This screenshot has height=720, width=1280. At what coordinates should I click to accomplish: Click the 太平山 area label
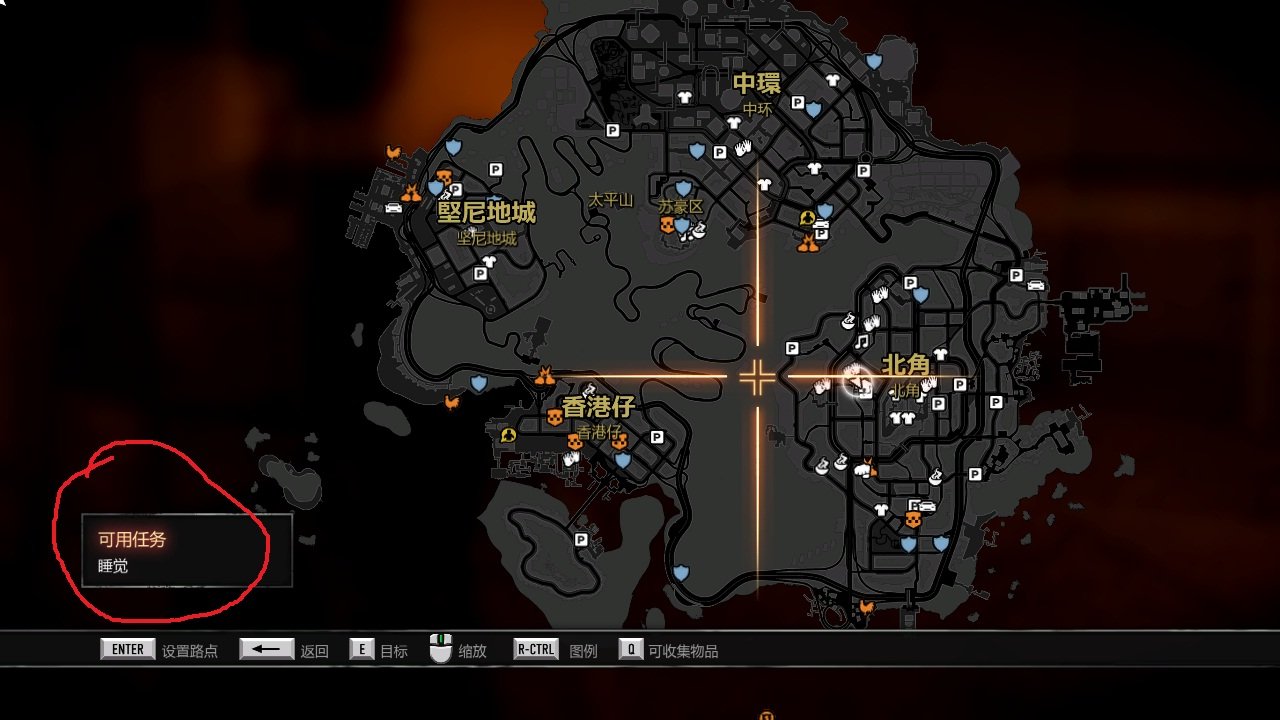coord(610,200)
